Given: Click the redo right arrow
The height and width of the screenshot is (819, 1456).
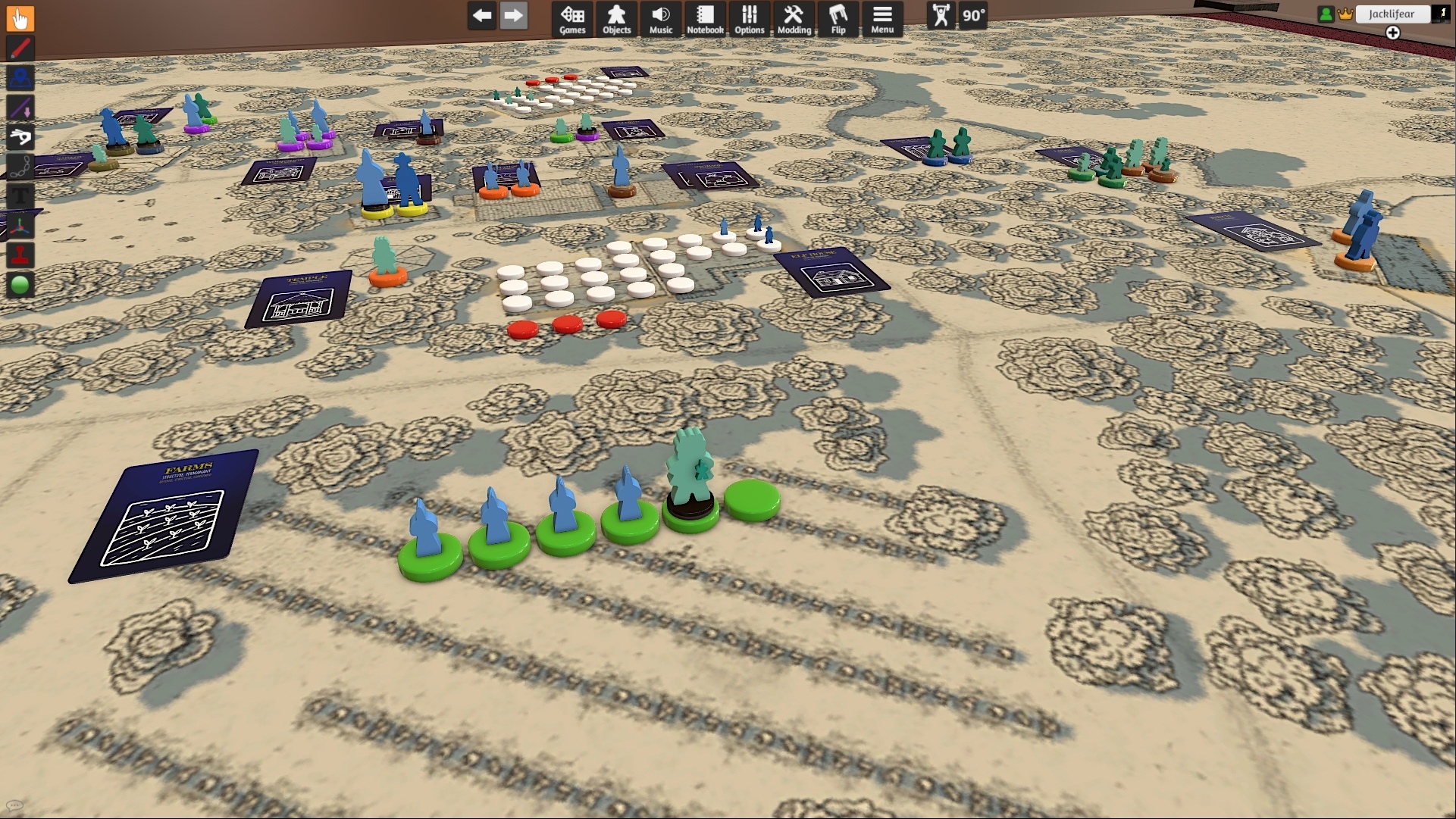Looking at the screenshot, I should 513,15.
